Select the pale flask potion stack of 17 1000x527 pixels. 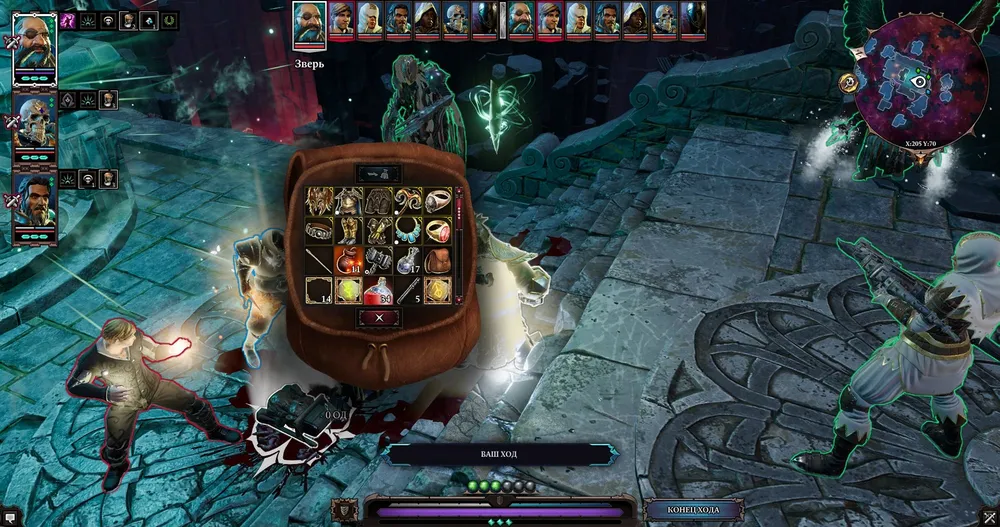[x=408, y=260]
